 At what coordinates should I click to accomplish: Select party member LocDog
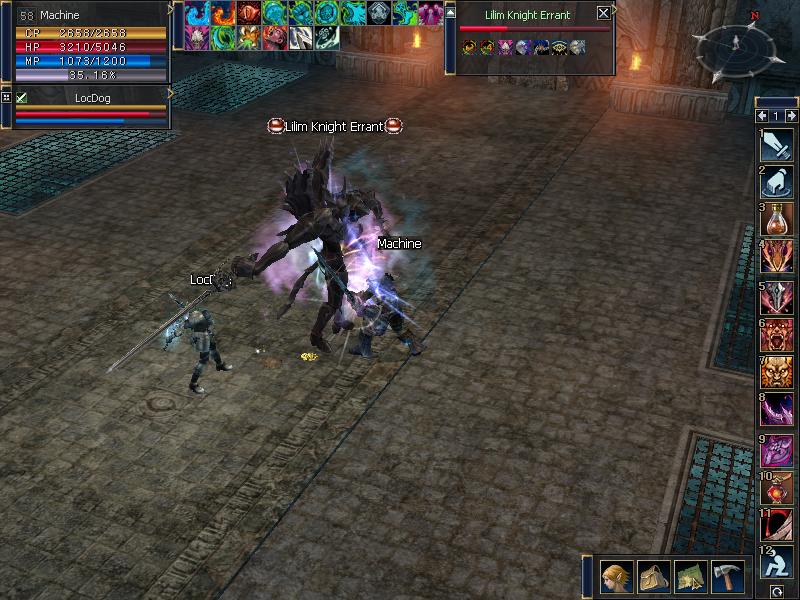pos(95,97)
